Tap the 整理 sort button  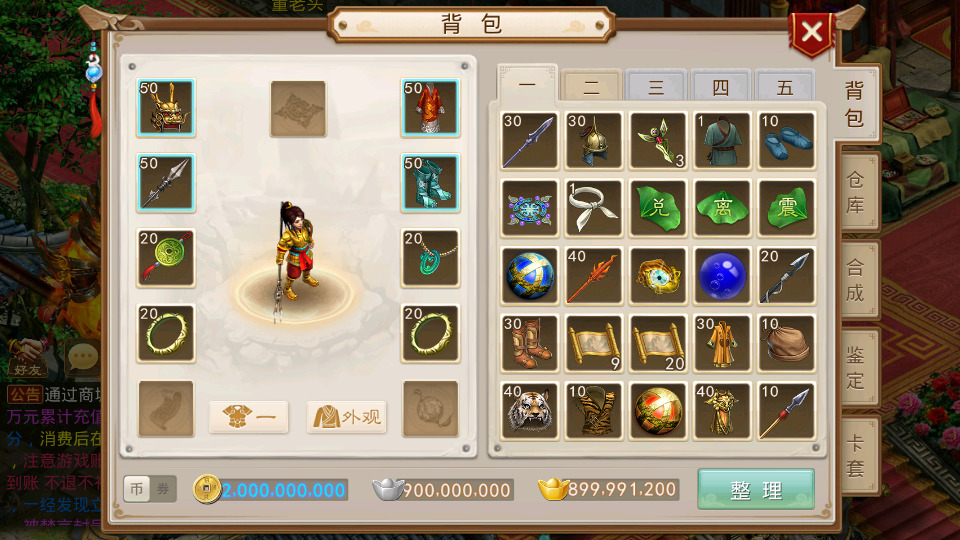(755, 490)
